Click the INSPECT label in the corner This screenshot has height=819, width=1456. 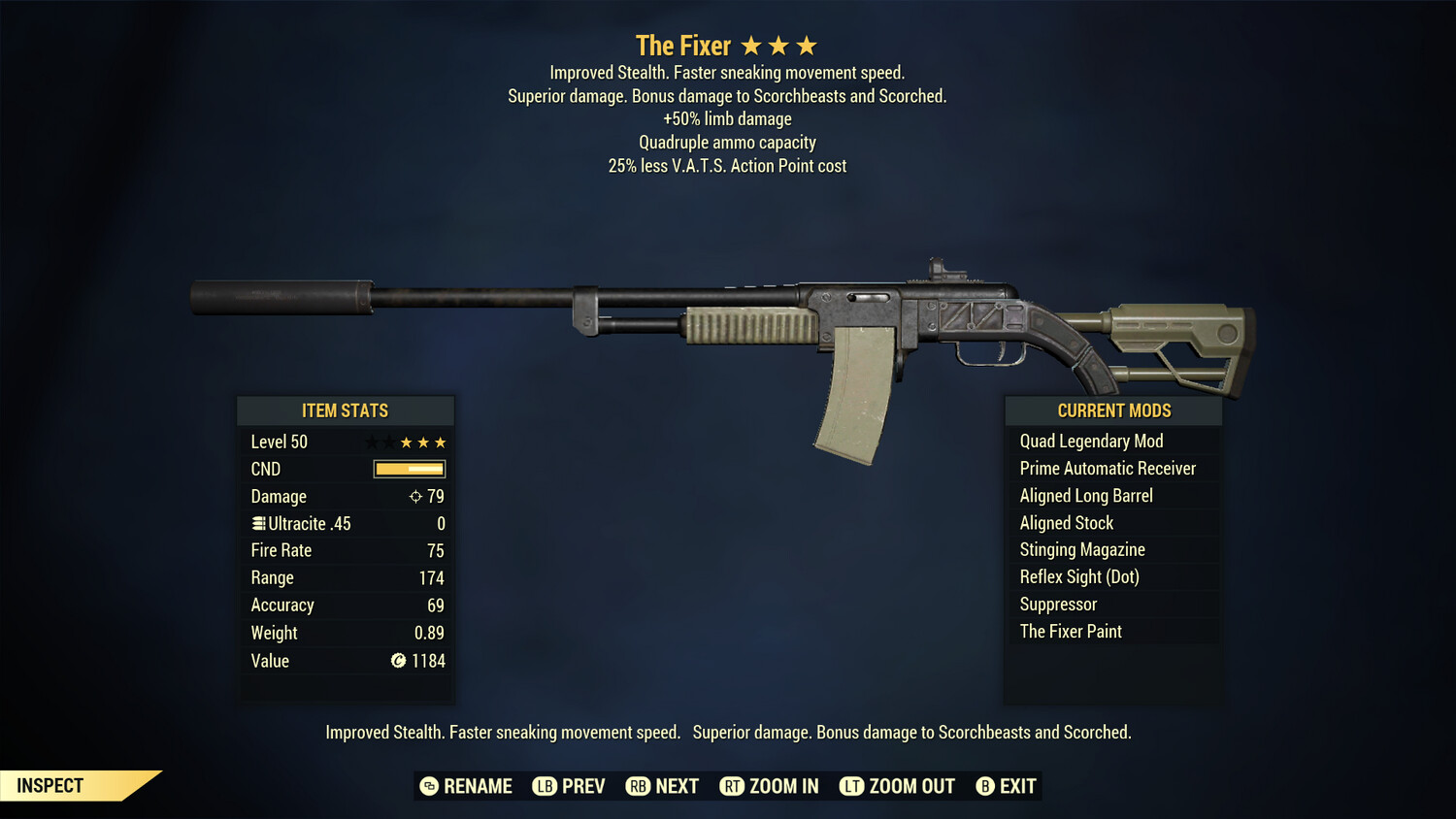(50, 785)
